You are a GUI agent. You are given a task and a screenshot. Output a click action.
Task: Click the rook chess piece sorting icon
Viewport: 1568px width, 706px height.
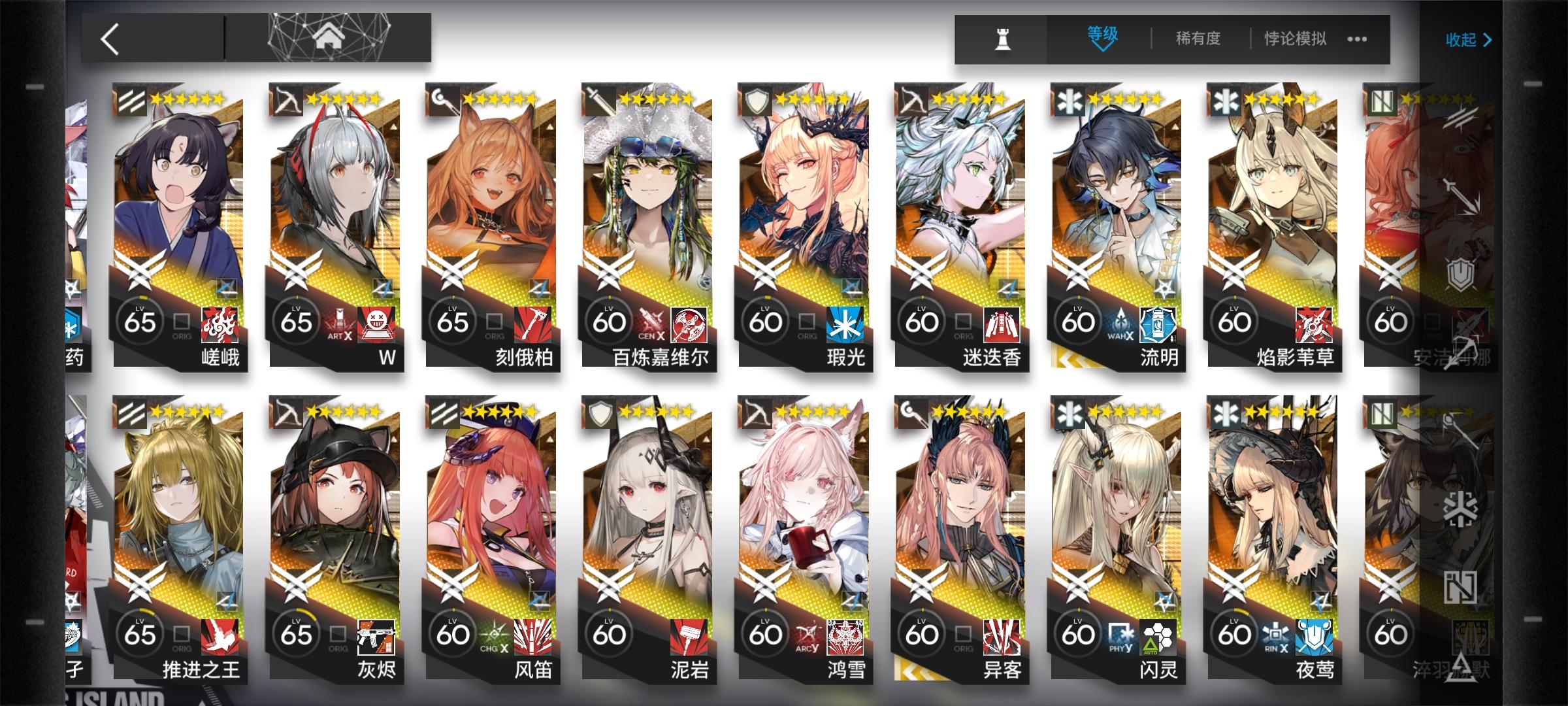[1002, 39]
